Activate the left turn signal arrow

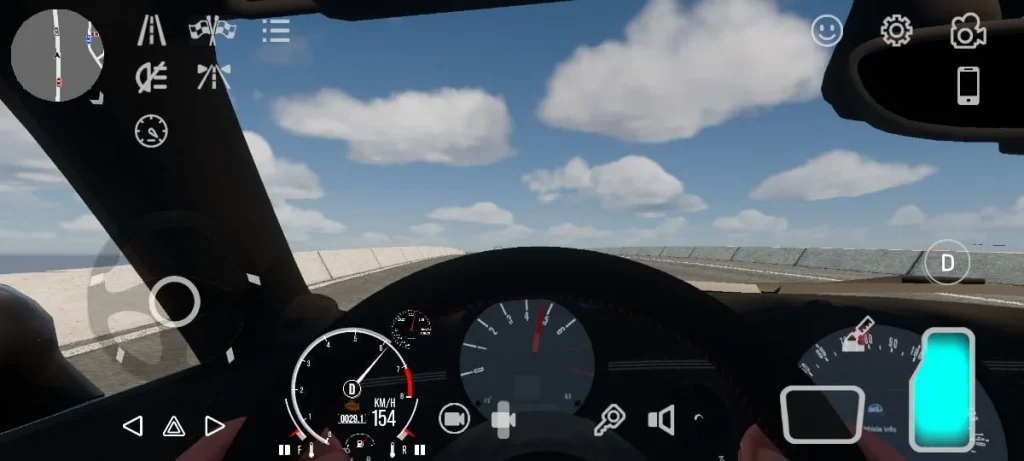point(132,427)
